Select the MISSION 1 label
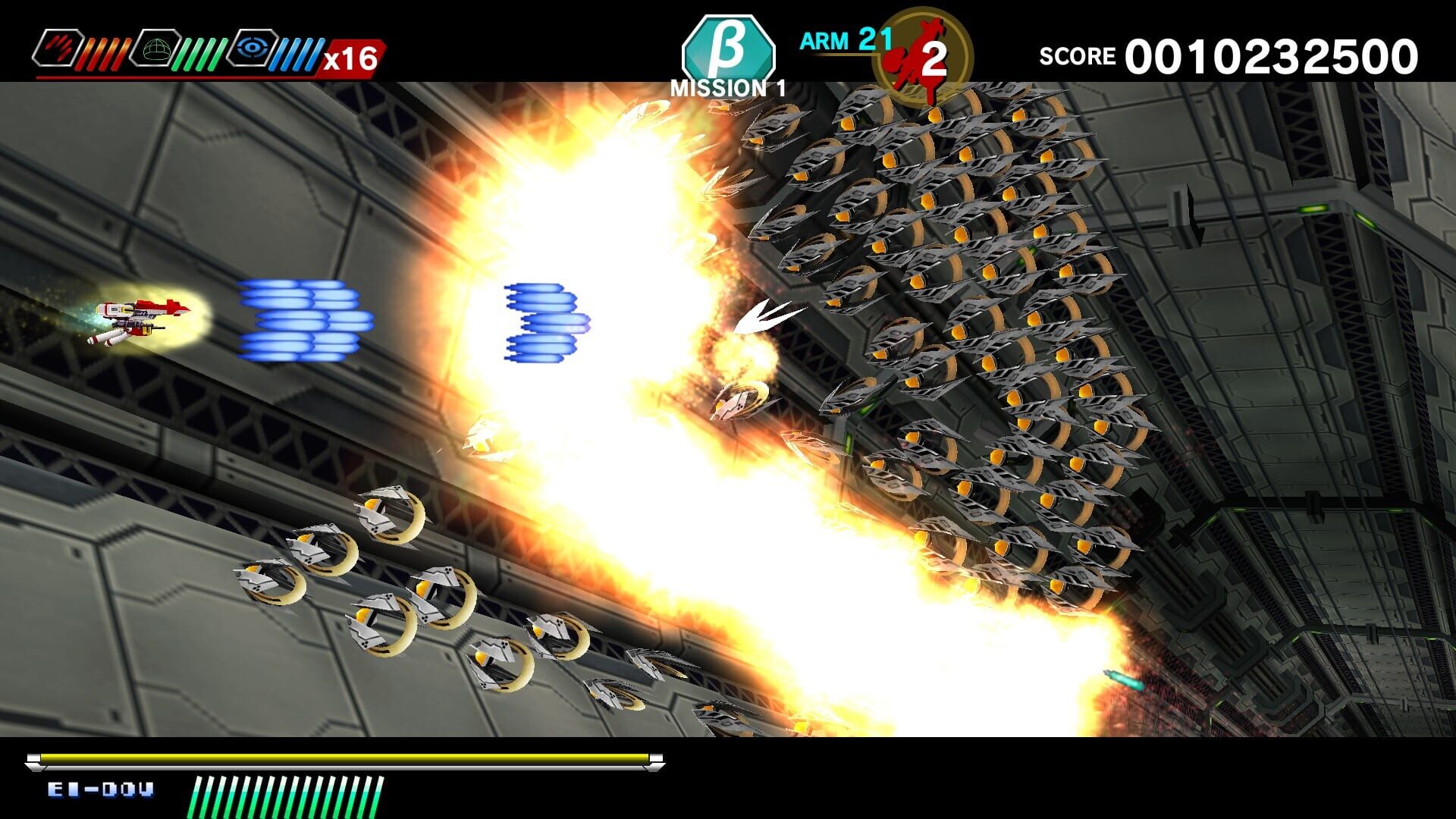This screenshot has width=1456, height=819. [x=726, y=87]
